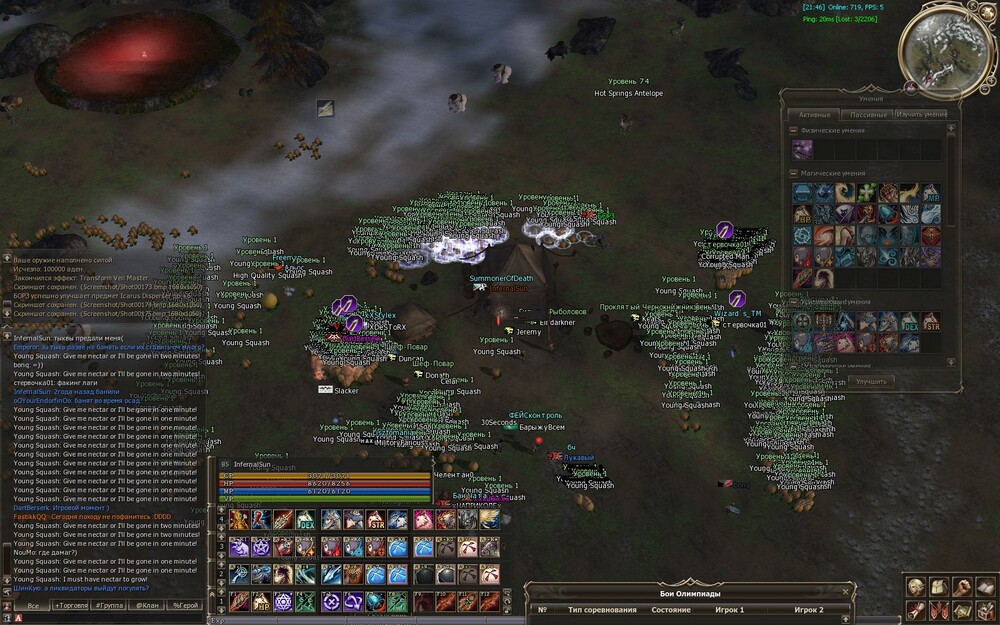1000x625 pixels.
Task: Switch chat to the Все tab
Action: [x=33, y=606]
